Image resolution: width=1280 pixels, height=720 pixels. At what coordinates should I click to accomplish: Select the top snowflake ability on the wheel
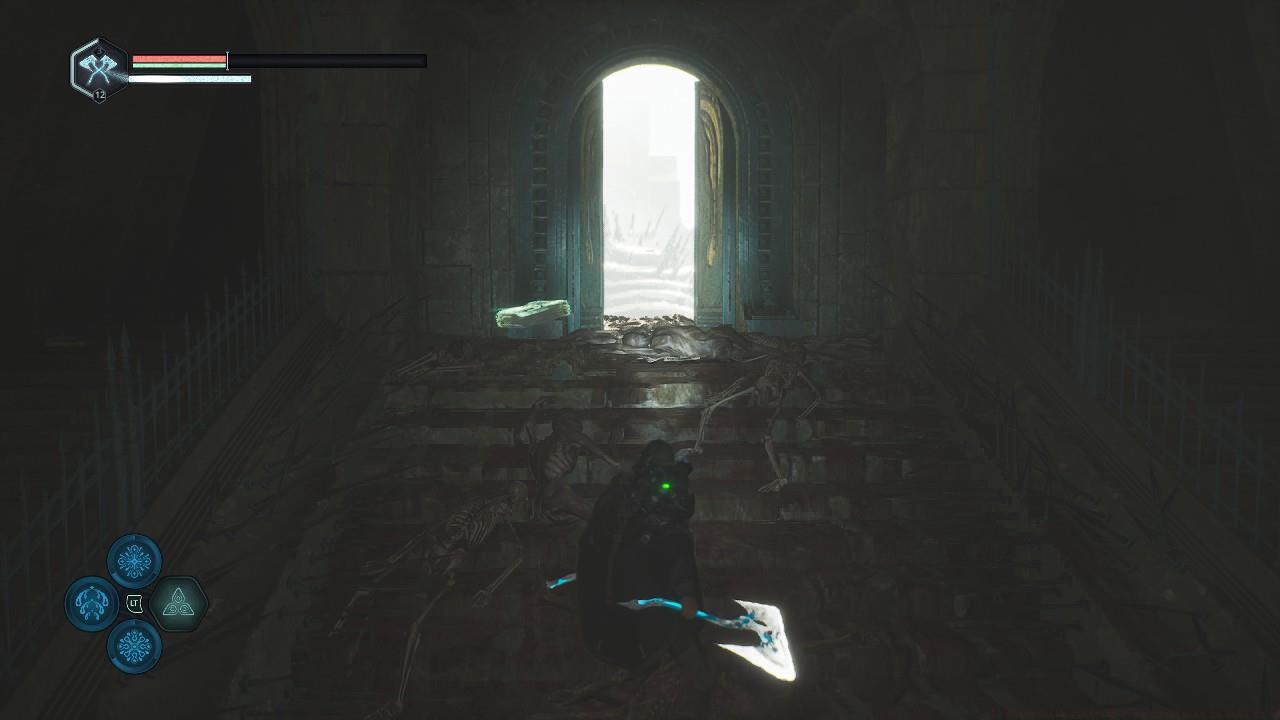(x=133, y=560)
